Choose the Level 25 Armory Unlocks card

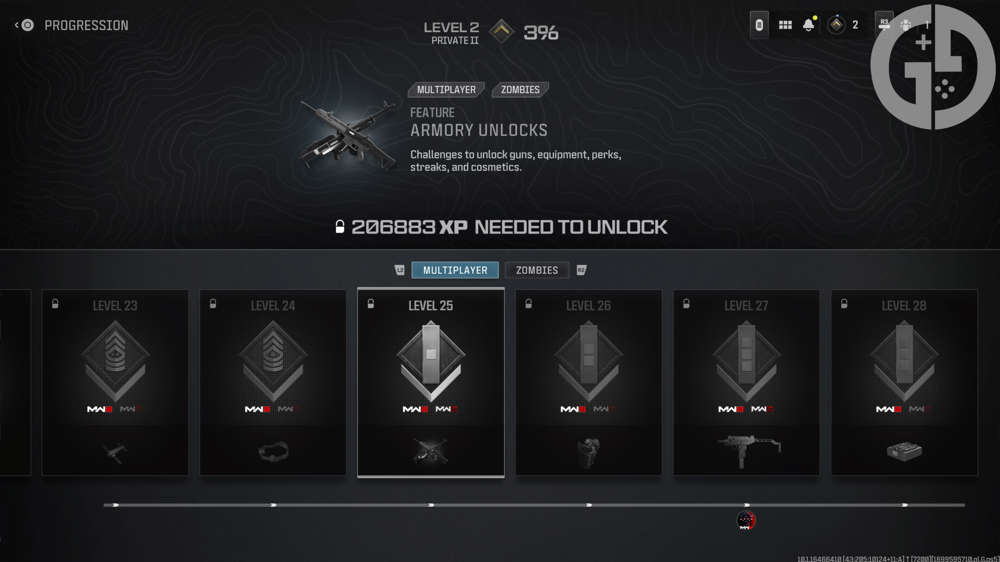(x=431, y=383)
